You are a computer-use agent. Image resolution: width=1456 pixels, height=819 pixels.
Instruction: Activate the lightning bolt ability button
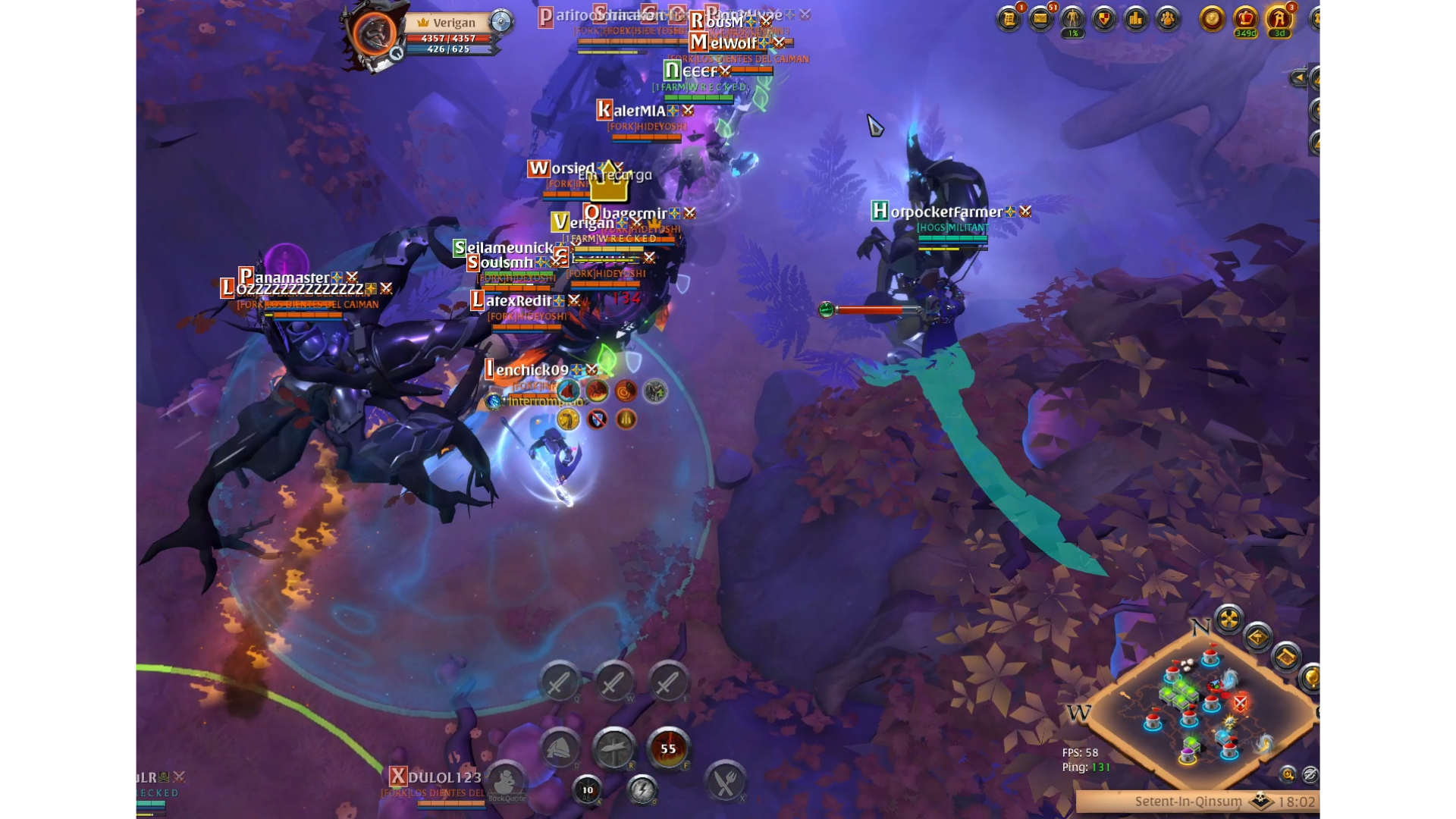642,790
